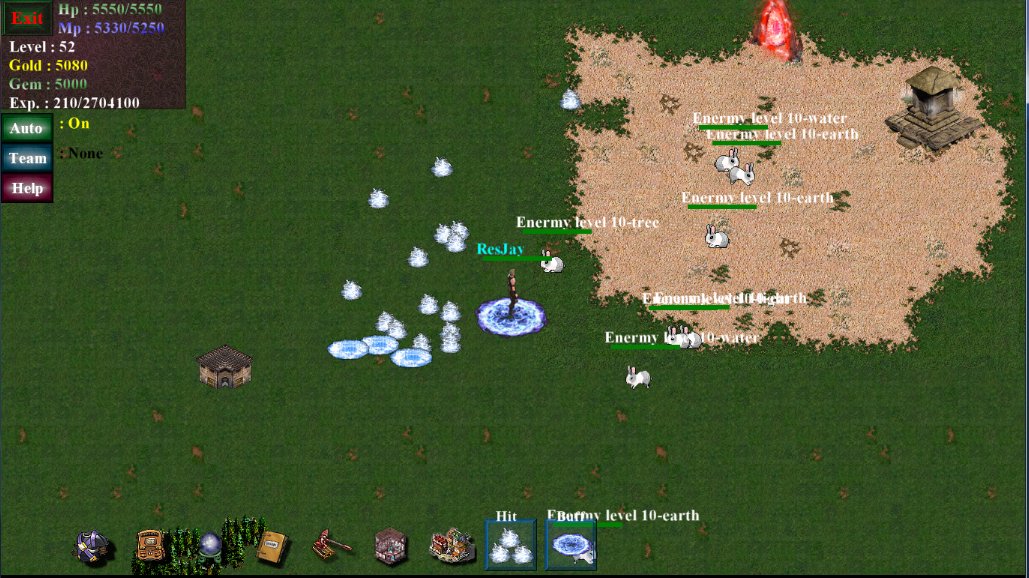Activate the blue portal Buff skill

pos(571,546)
